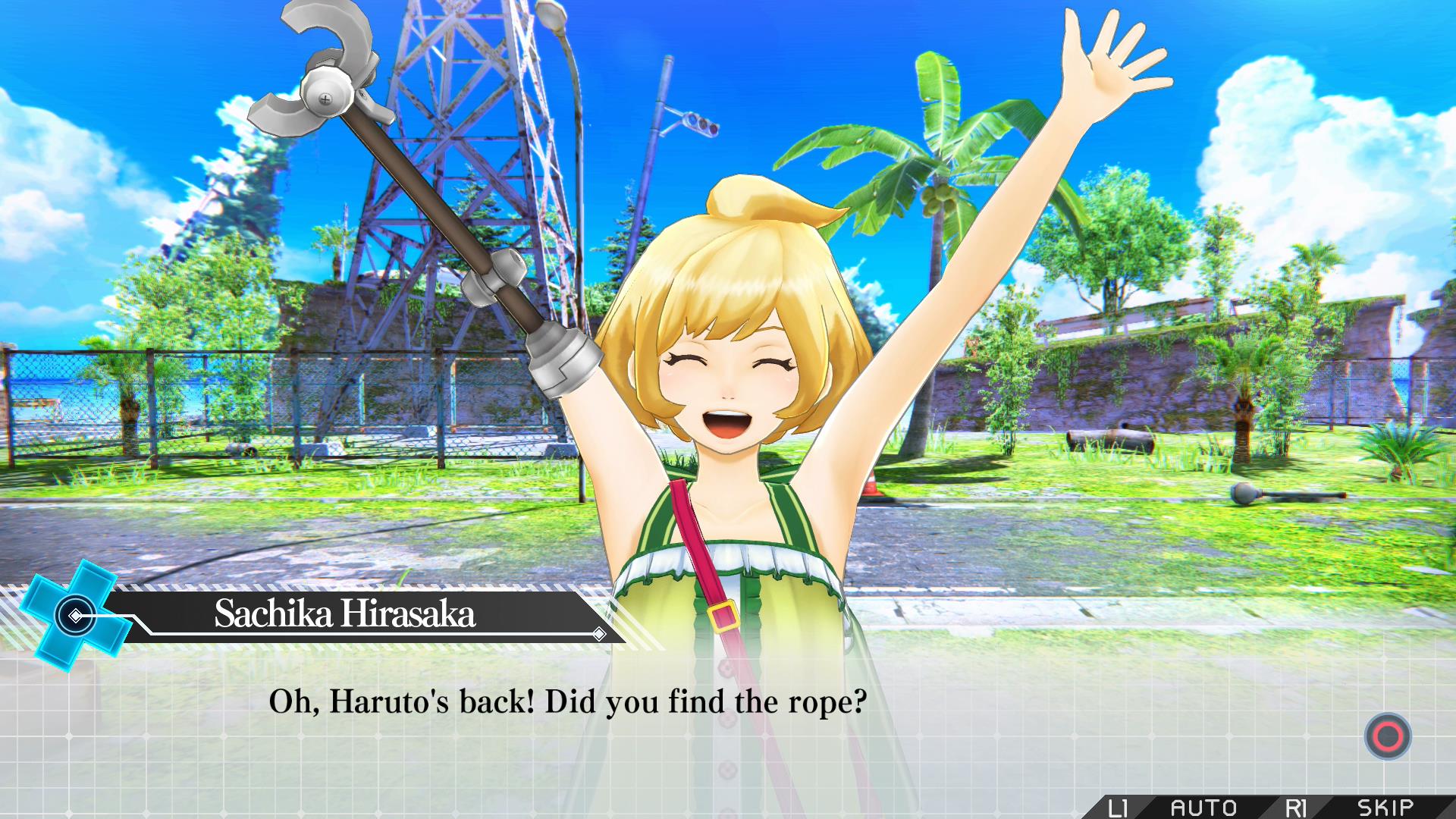
Task: Click the translucent dialogue text box
Action: (728, 728)
